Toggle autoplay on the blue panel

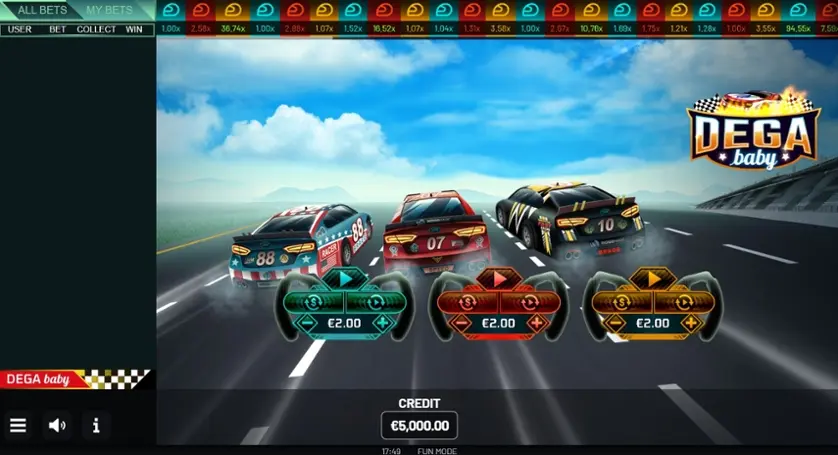coord(373,302)
